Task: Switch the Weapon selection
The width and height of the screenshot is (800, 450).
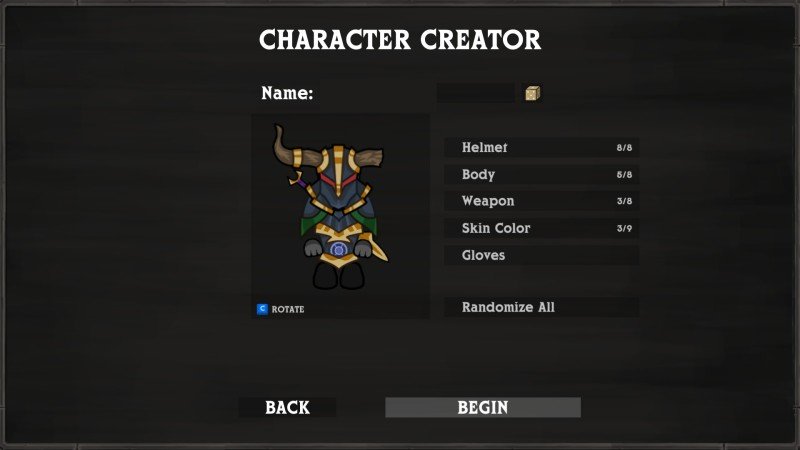Action: pyautogui.click(x=541, y=202)
